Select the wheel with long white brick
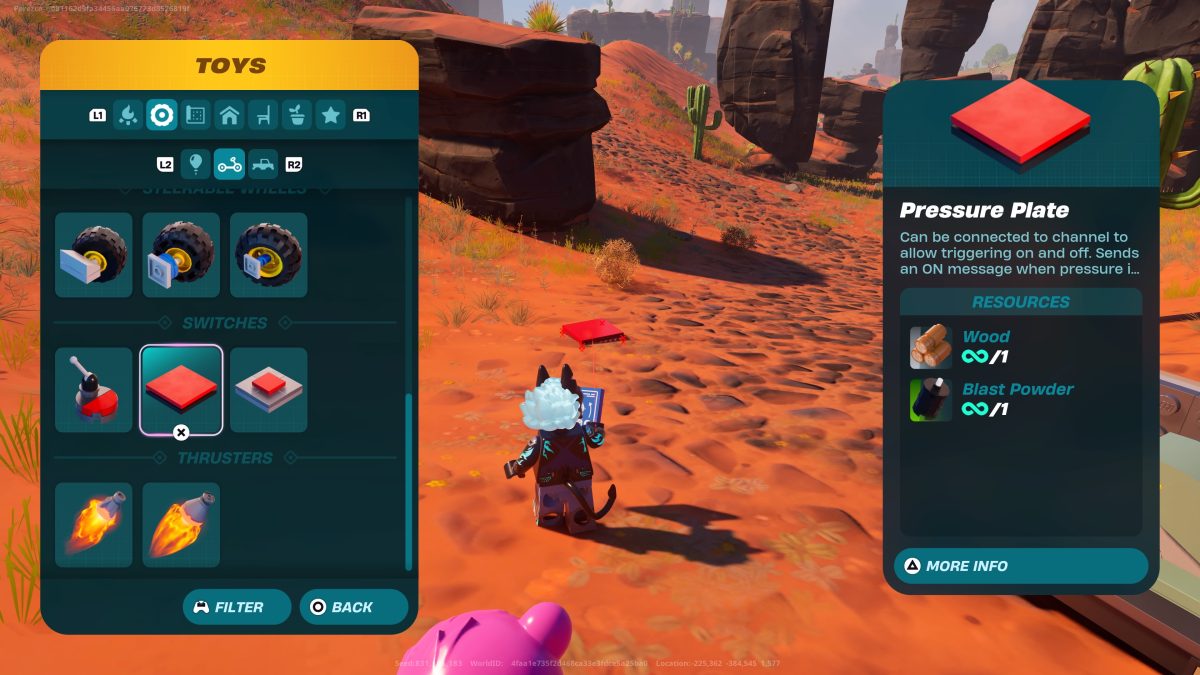 (93, 255)
